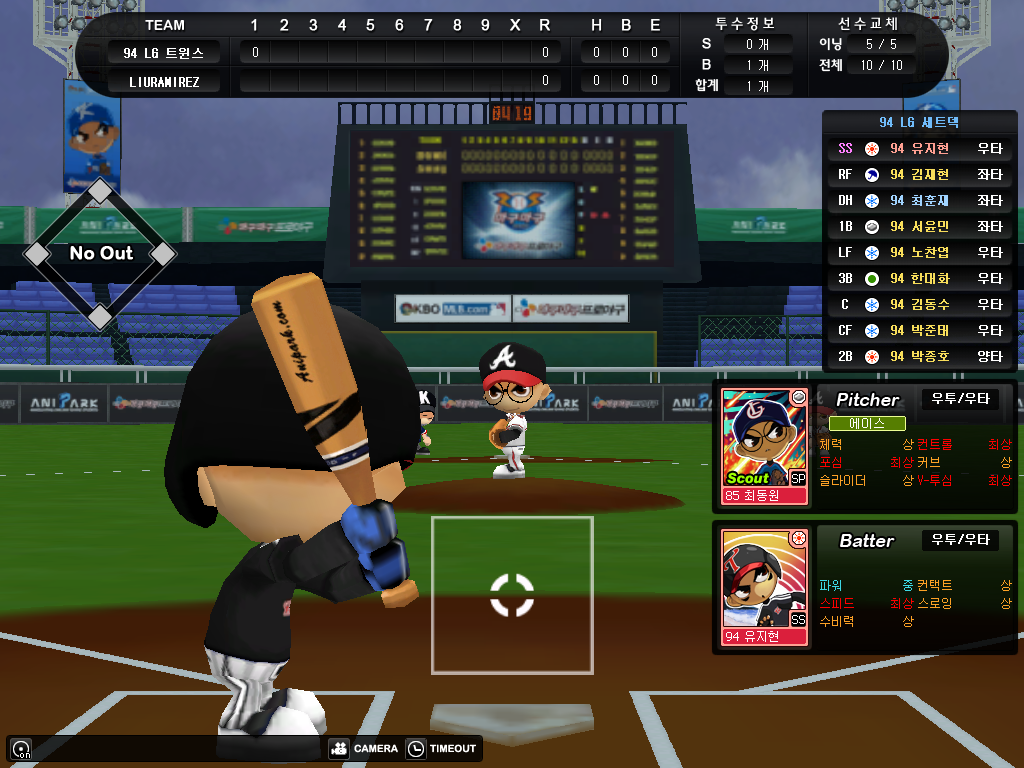
Task: Click LF 노찬엽 in the lineup
Action: [x=921, y=252]
